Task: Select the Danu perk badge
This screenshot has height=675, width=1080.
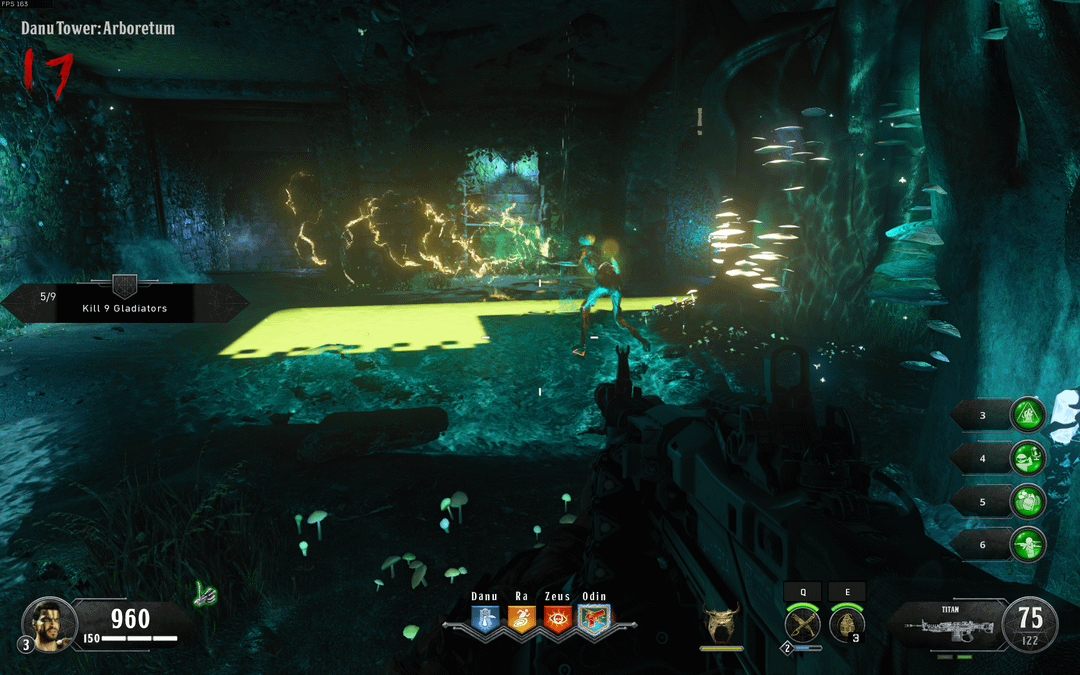Action: (x=485, y=619)
